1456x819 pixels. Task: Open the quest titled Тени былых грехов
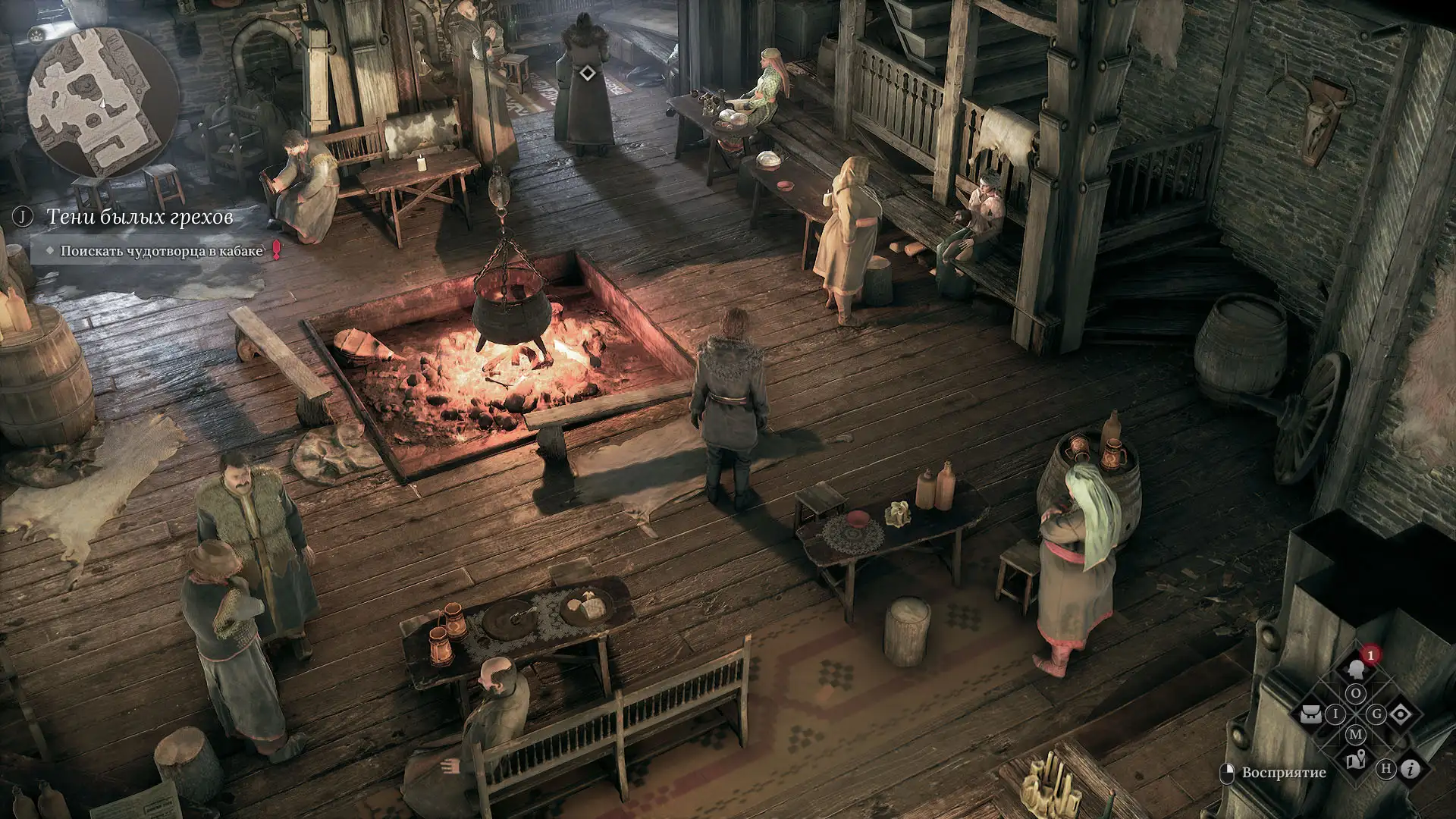[x=140, y=218]
